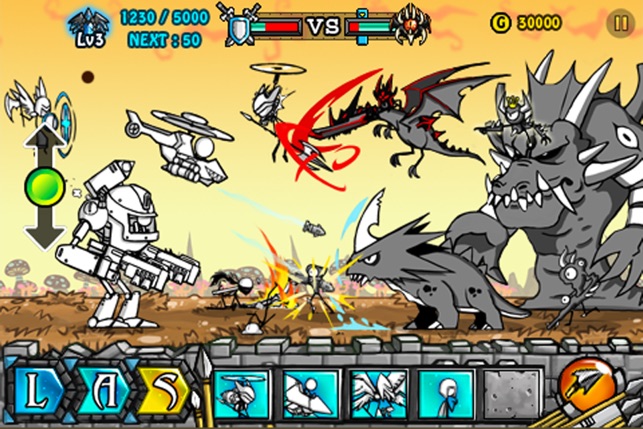643x429 pixels.
Task: Deploy the basic stickman unit
Action: 445,393
